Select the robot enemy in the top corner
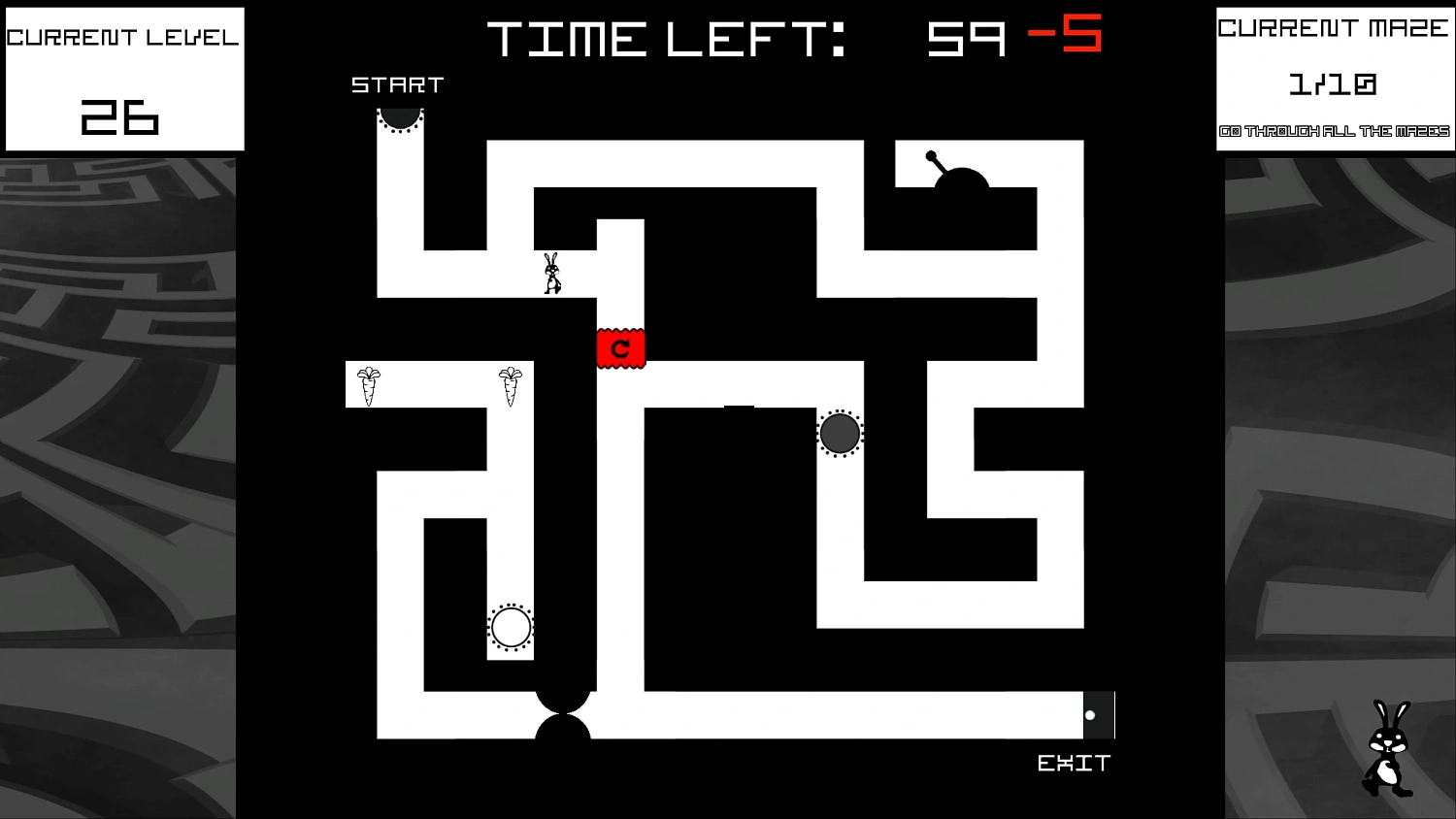The height and width of the screenshot is (819, 1456). point(963,180)
